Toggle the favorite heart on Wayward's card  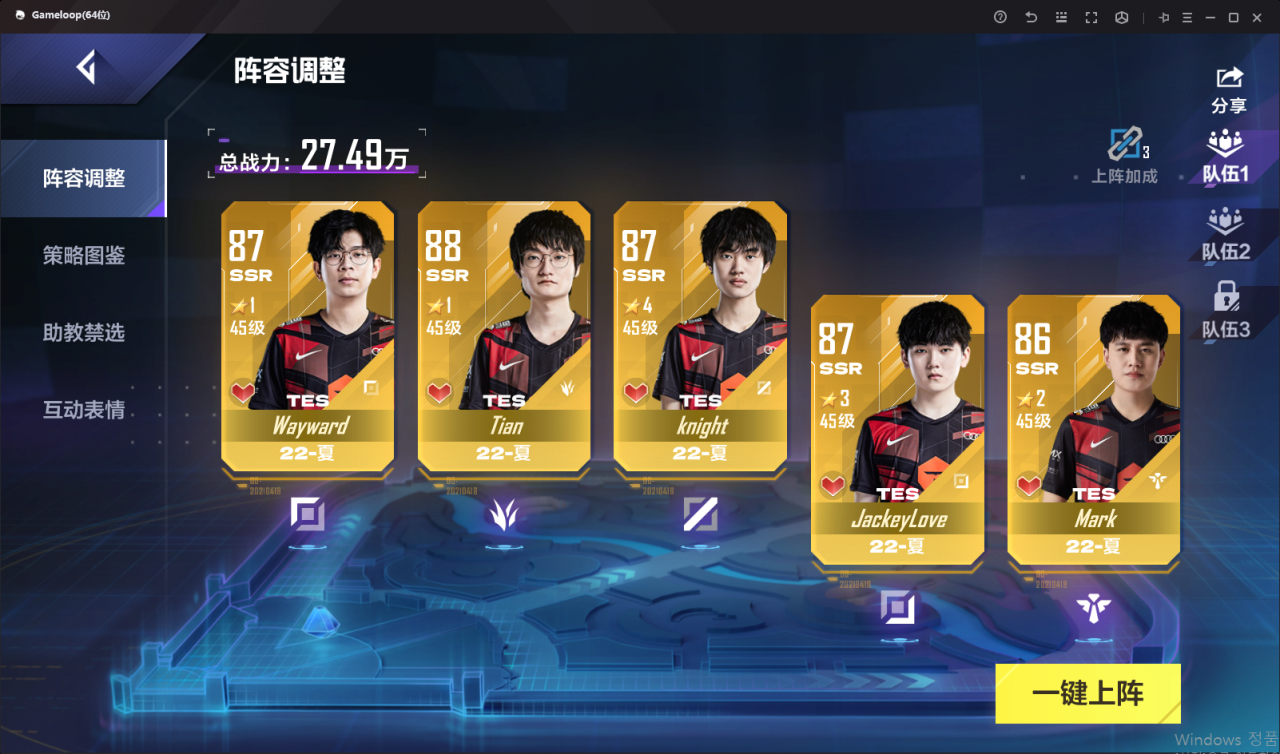click(243, 392)
